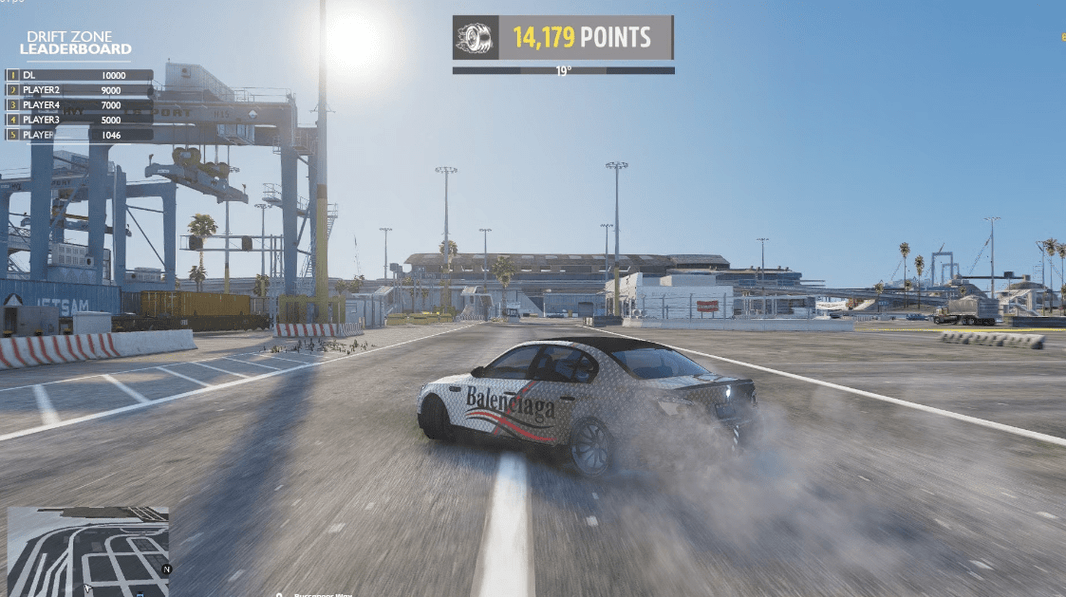The height and width of the screenshot is (597, 1066).
Task: Choose the PLAYER2 leaderboard entry
Action: click(x=80, y=90)
